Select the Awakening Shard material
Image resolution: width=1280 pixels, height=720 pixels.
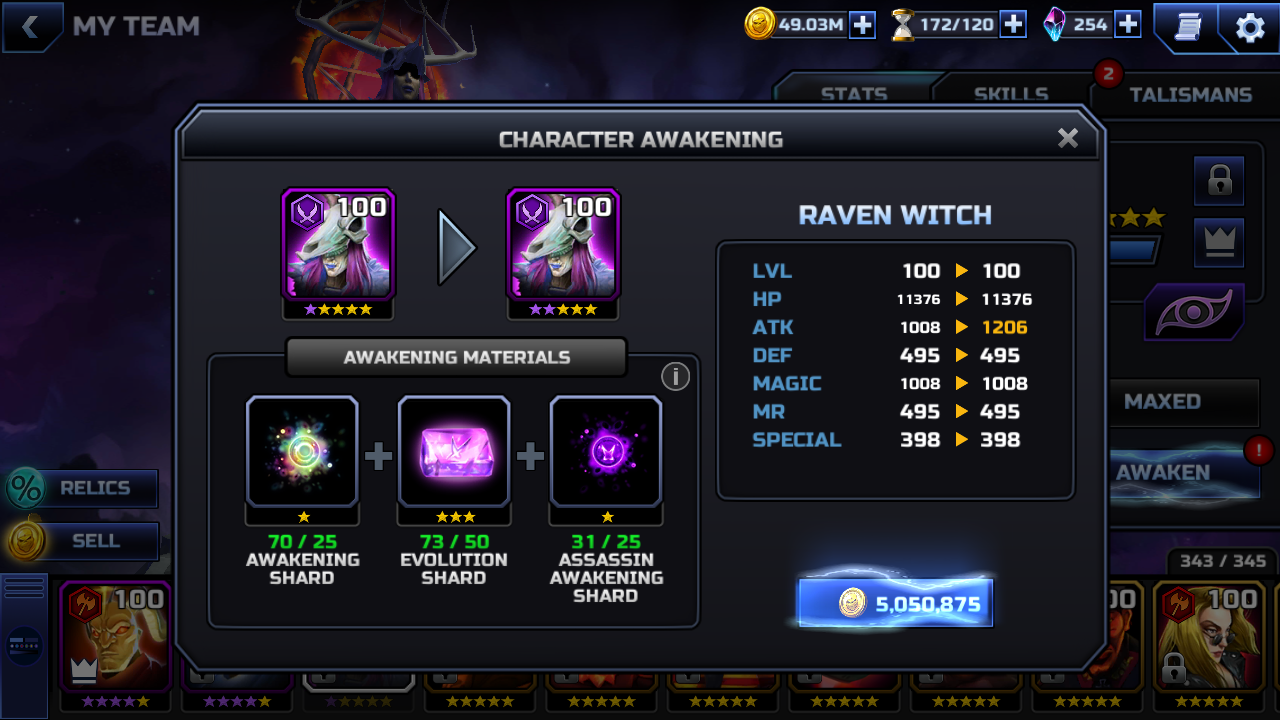(302, 452)
